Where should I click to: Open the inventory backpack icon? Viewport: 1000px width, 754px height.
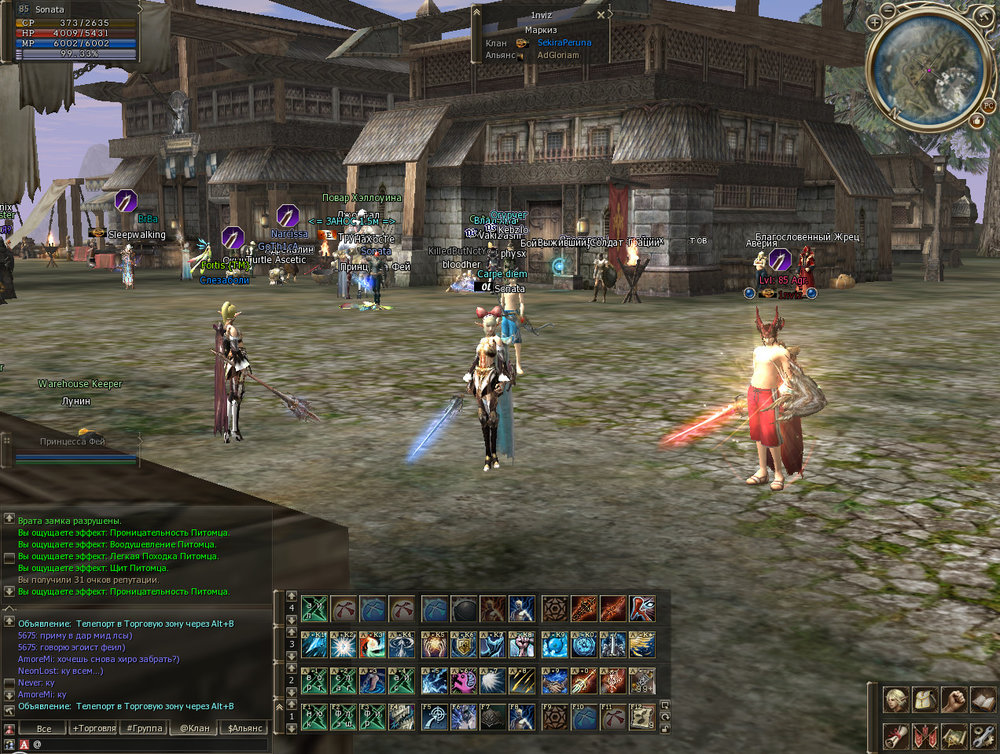[x=925, y=700]
